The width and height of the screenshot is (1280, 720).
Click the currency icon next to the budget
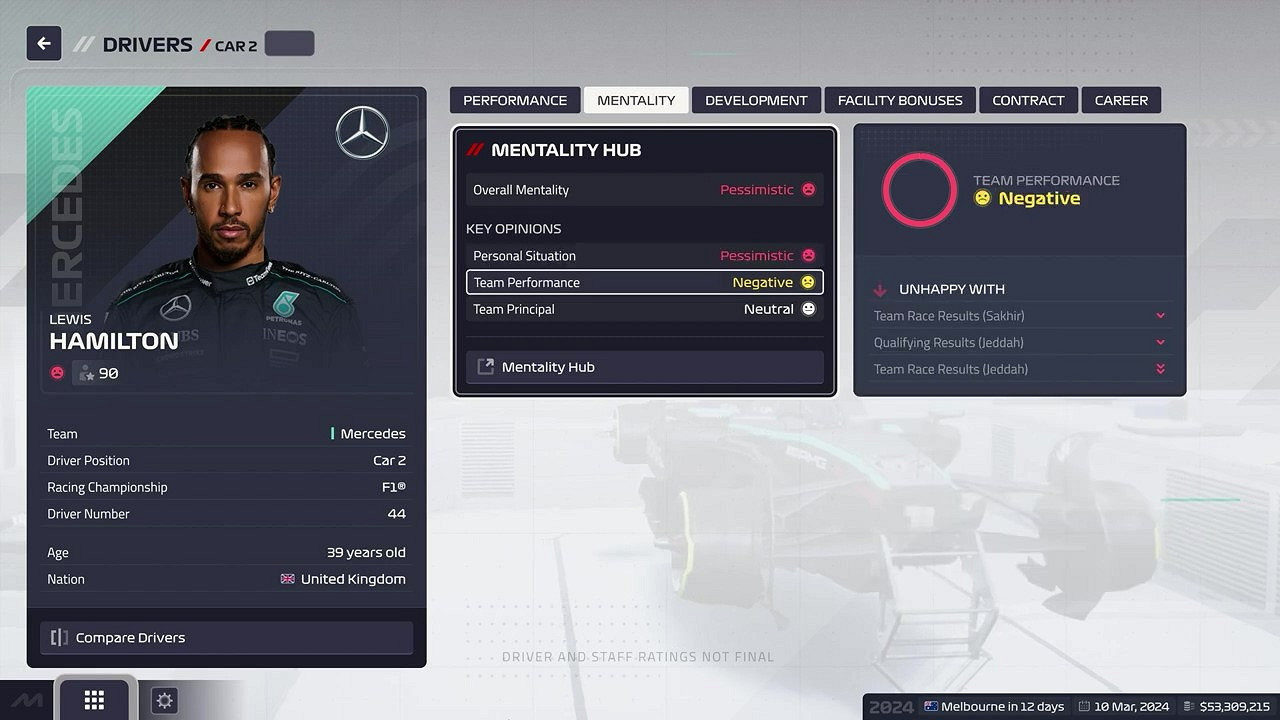coord(1190,706)
